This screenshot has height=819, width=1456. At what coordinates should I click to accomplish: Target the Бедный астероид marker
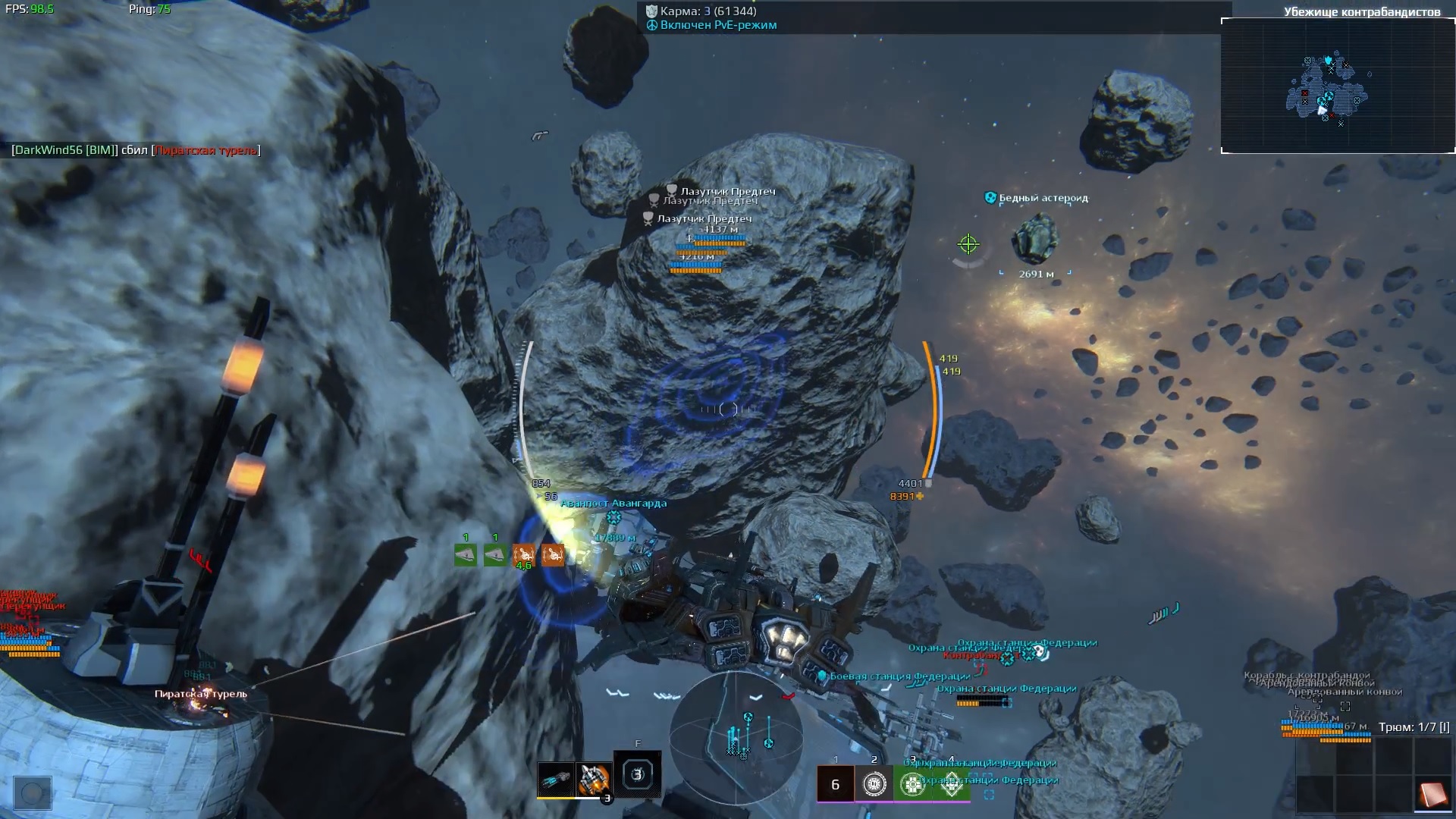pos(1036,239)
